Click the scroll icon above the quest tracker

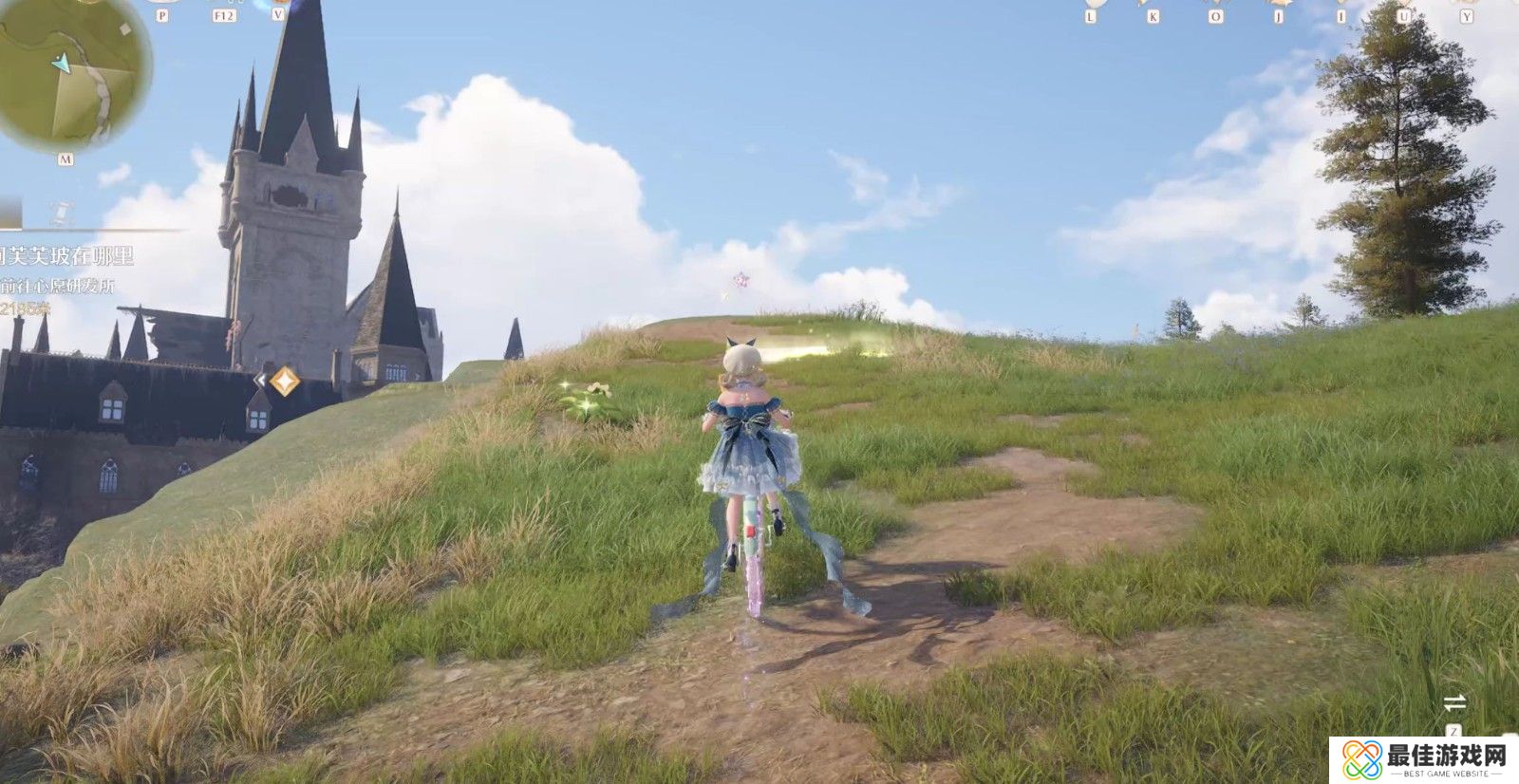pos(61,212)
